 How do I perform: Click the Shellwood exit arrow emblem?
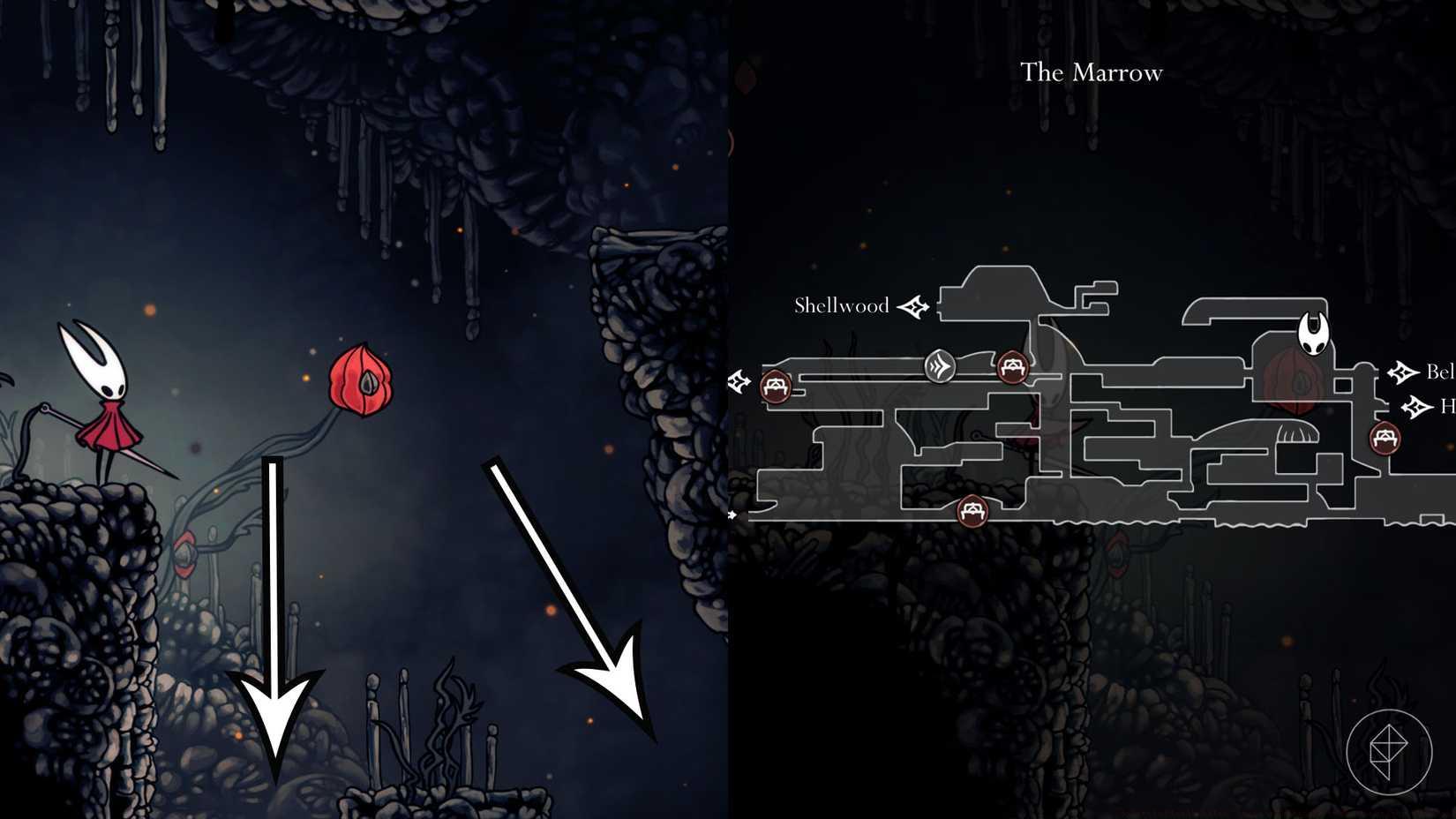click(914, 305)
